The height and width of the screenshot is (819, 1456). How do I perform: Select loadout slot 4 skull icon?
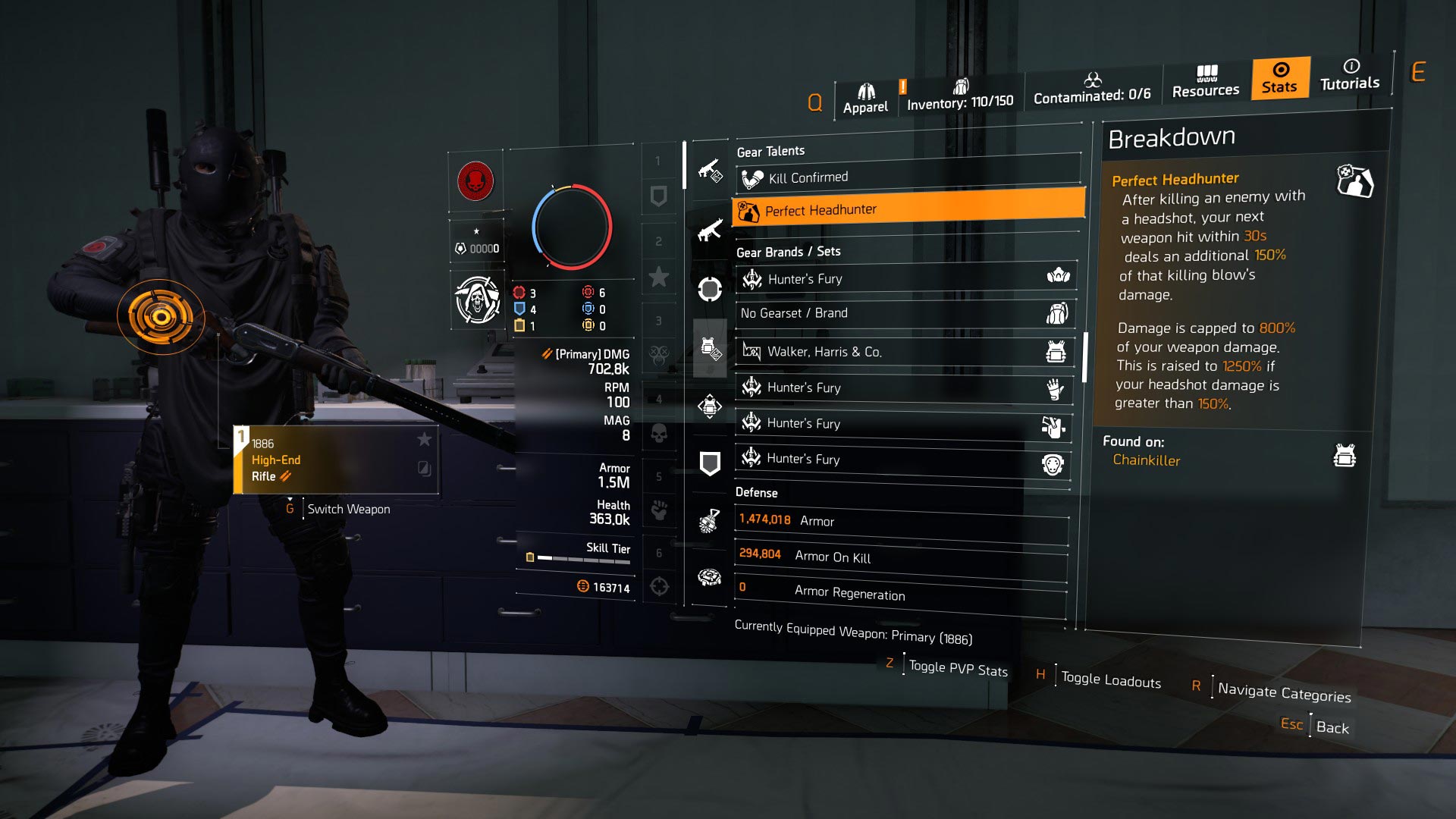coord(659,433)
